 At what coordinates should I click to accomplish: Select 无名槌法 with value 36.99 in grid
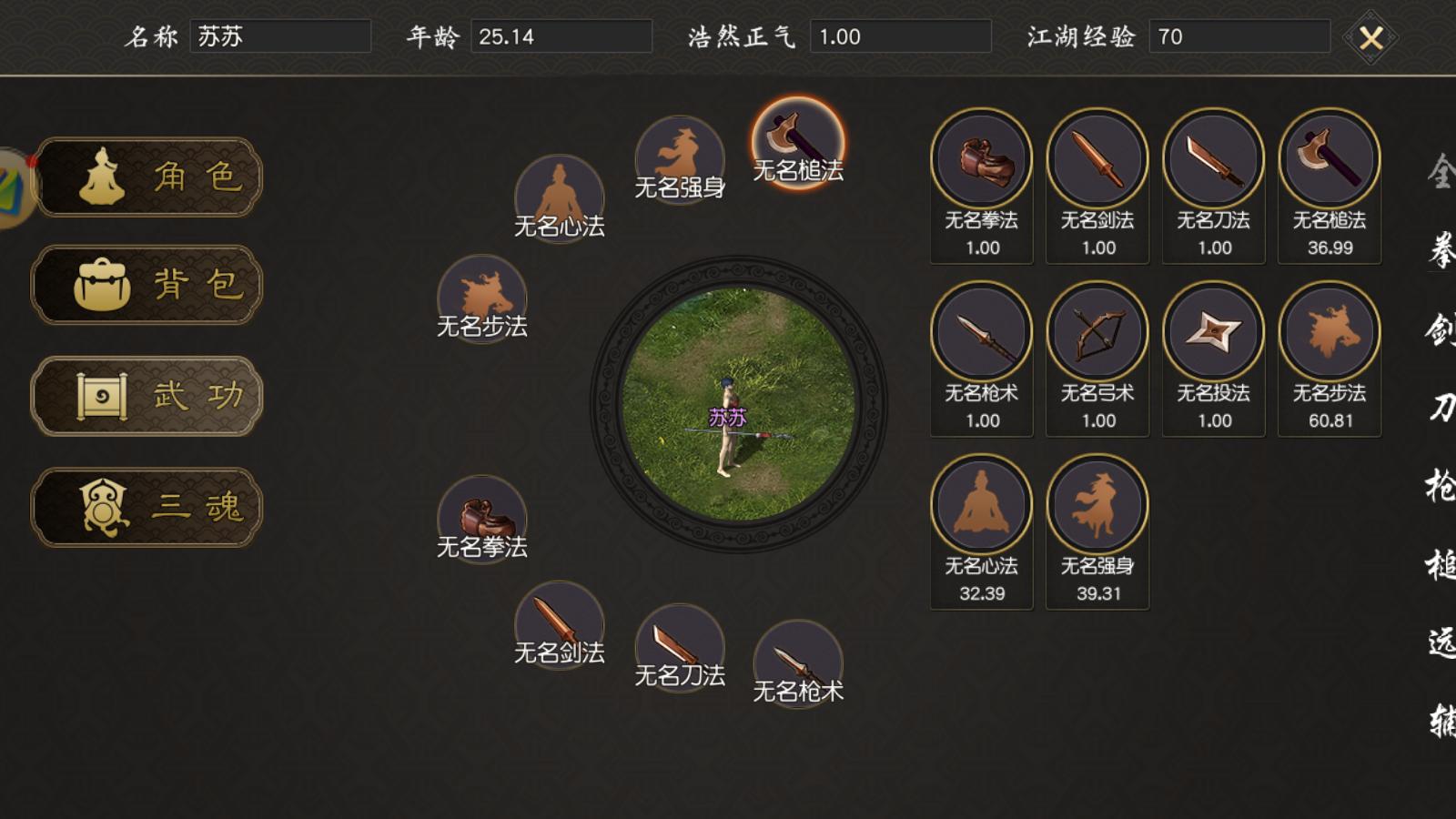(1329, 159)
